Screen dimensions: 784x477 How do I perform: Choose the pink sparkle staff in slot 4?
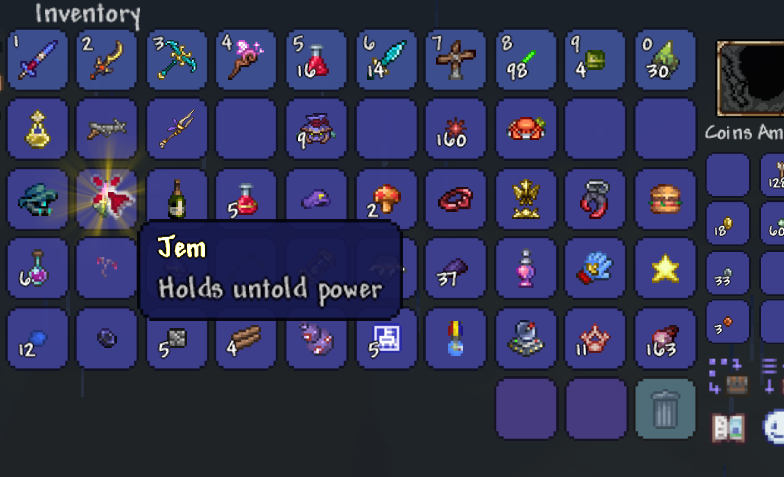(x=247, y=60)
